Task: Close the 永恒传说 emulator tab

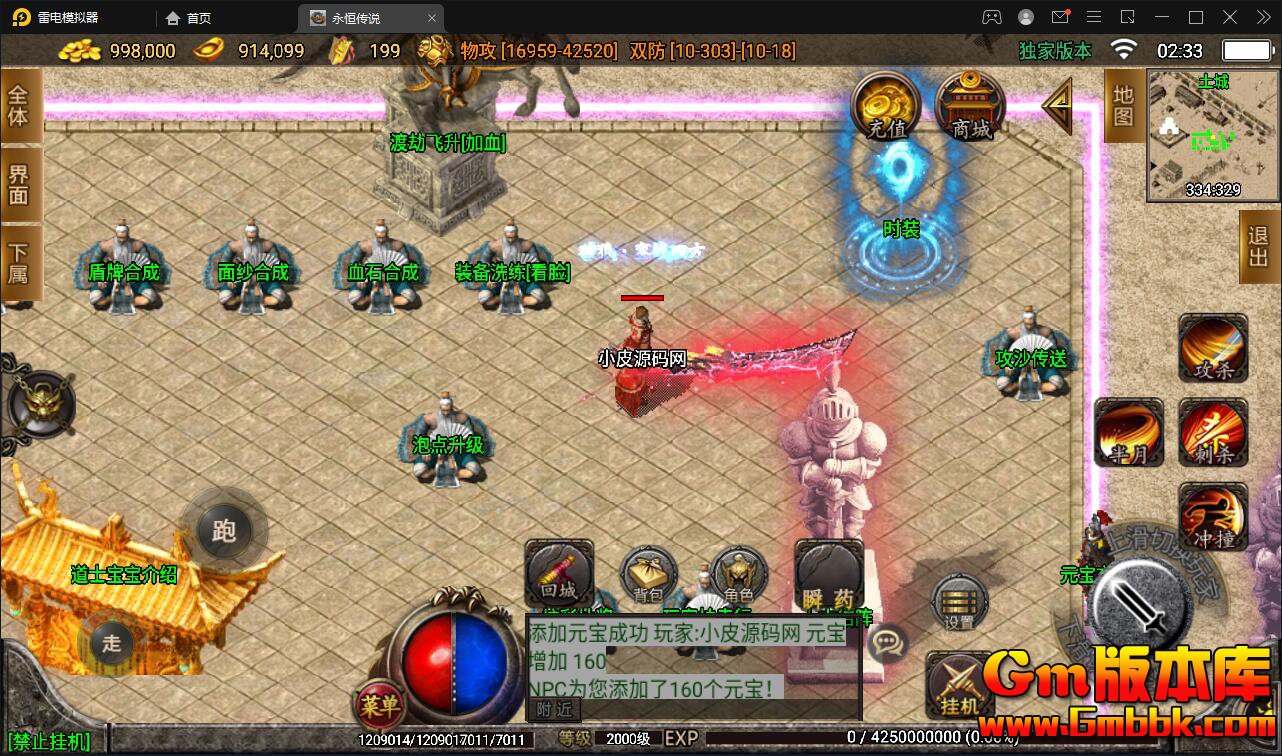Action: [x=432, y=18]
